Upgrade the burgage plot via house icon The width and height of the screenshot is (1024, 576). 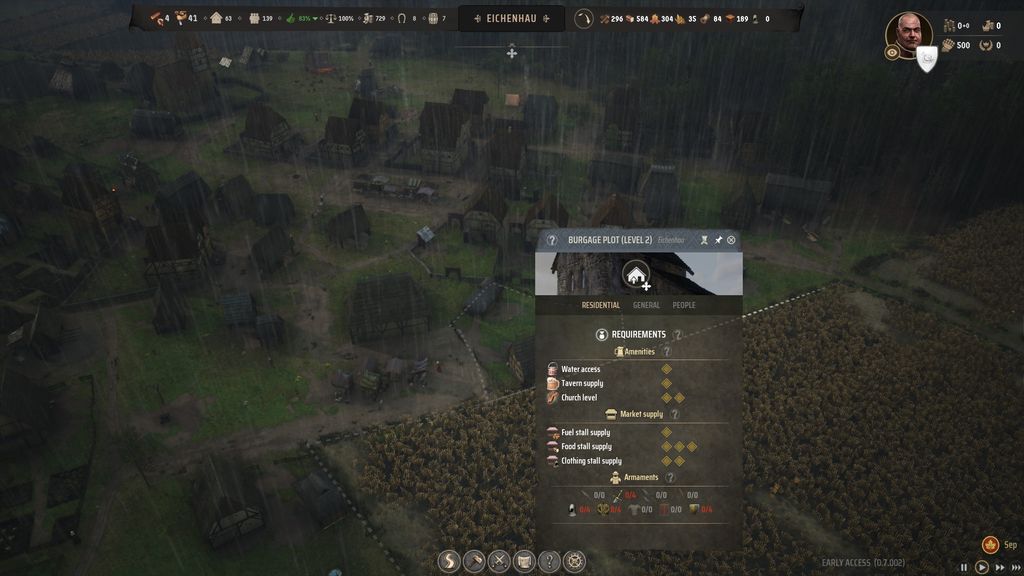pos(636,274)
